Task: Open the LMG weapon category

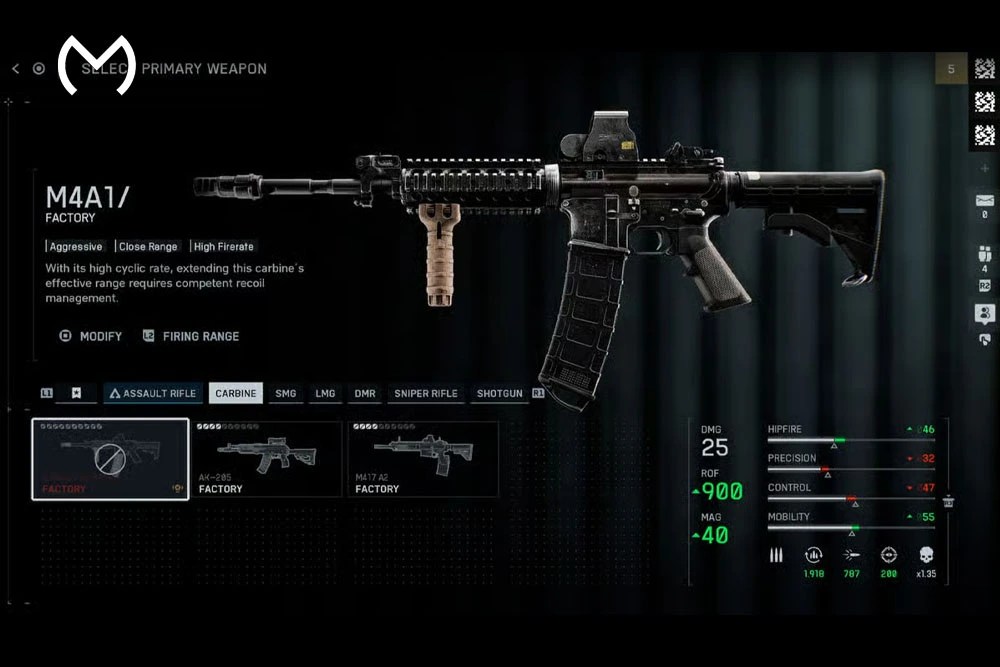Action: 325,393
